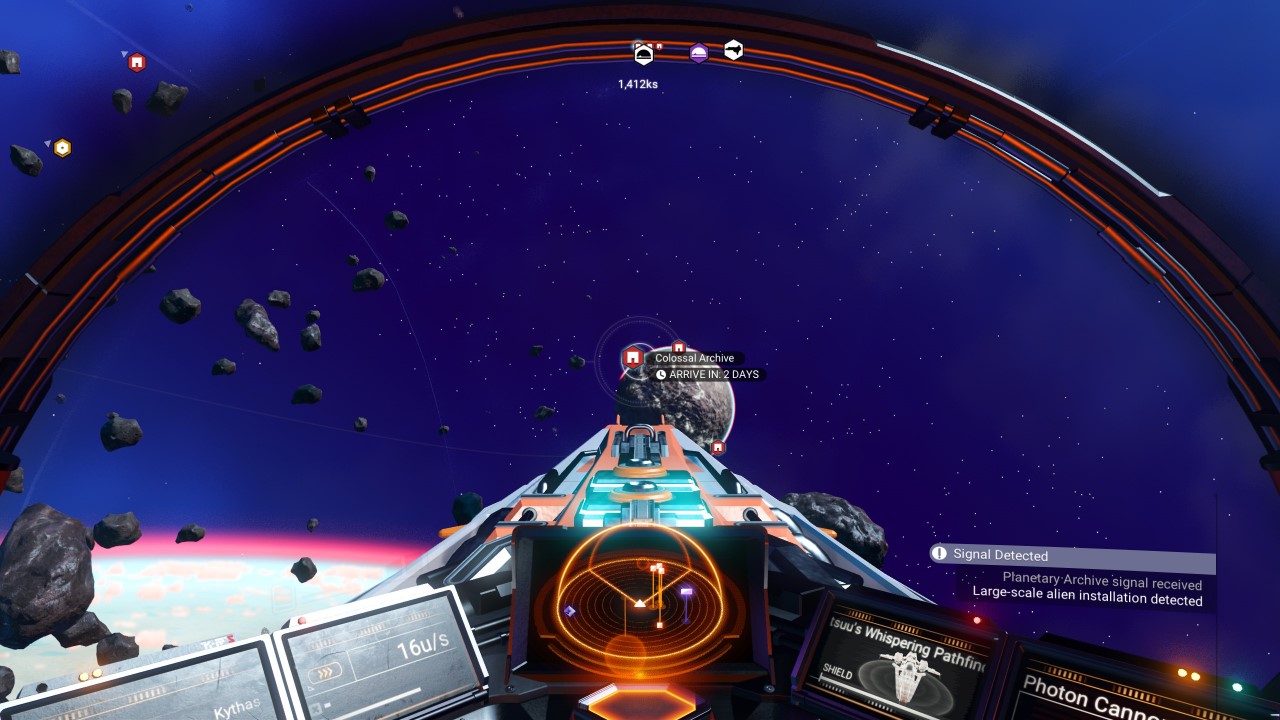Click the ARRIVE IN: 2 DAYS label
Viewport: 1280px width, 720px height.
coord(710,374)
